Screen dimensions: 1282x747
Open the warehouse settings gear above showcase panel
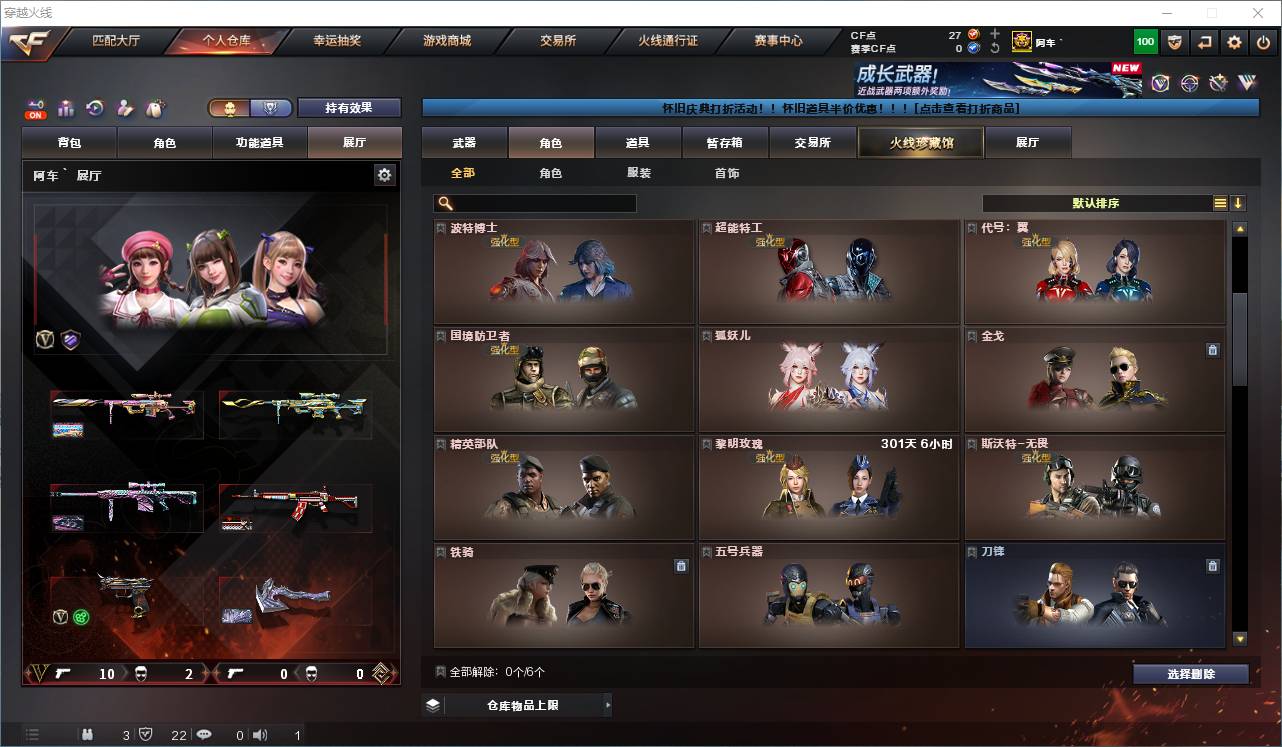pyautogui.click(x=385, y=174)
